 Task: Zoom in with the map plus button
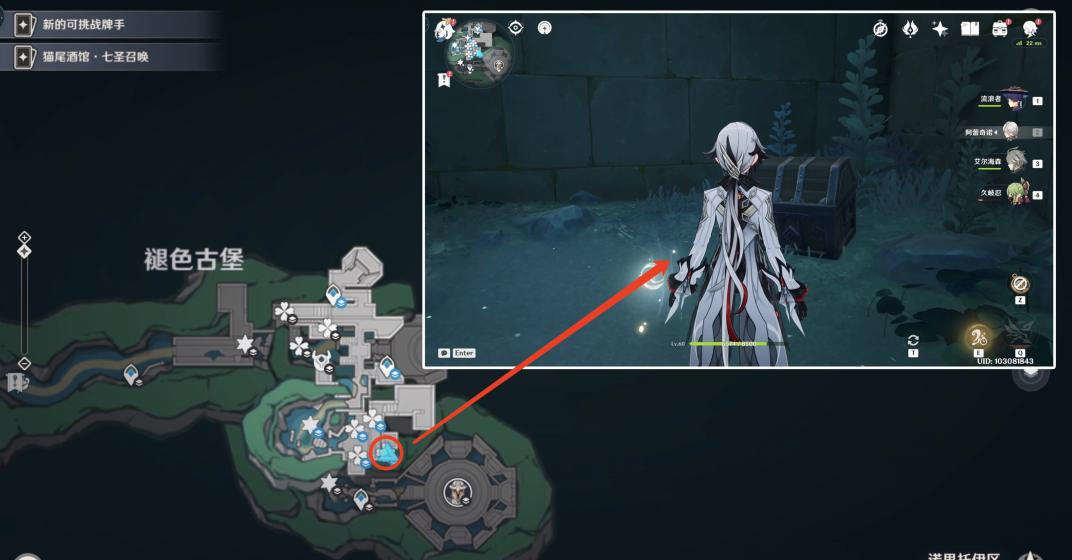(x=25, y=238)
